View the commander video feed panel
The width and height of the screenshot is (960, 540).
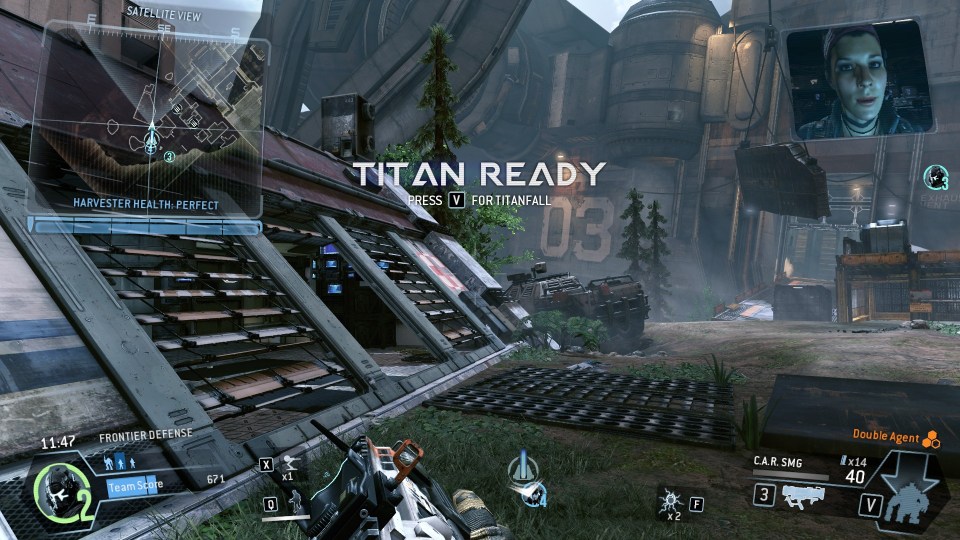point(859,81)
